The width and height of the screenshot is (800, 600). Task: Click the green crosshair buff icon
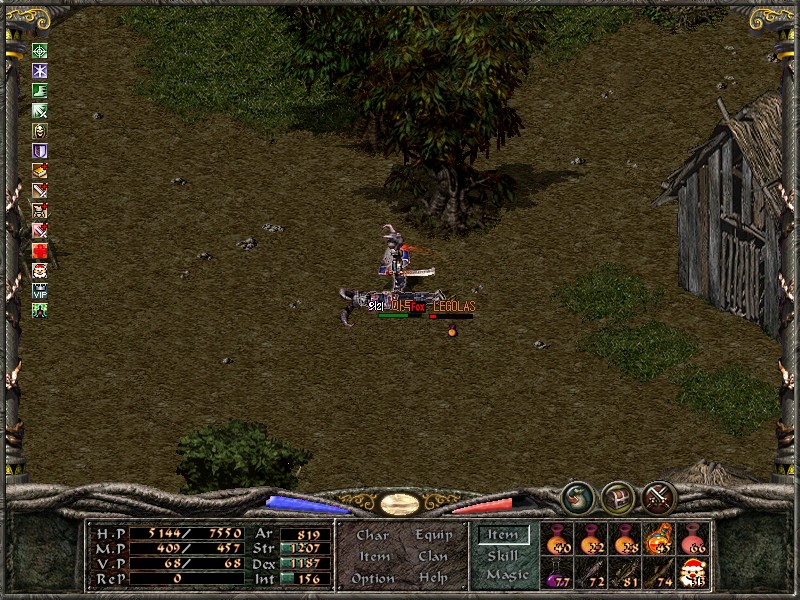pyautogui.click(x=40, y=51)
